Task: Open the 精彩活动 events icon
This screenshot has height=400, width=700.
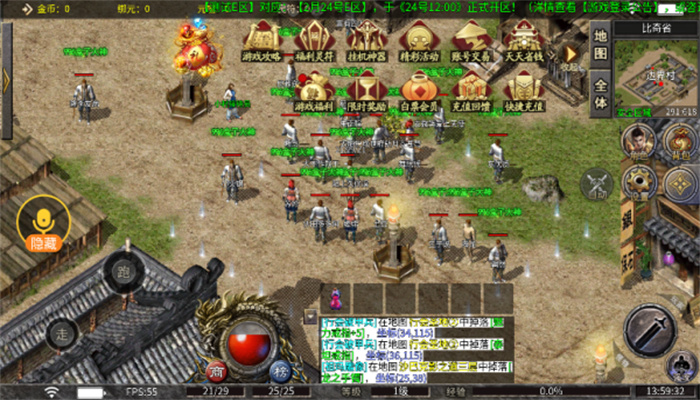Action: point(418,39)
